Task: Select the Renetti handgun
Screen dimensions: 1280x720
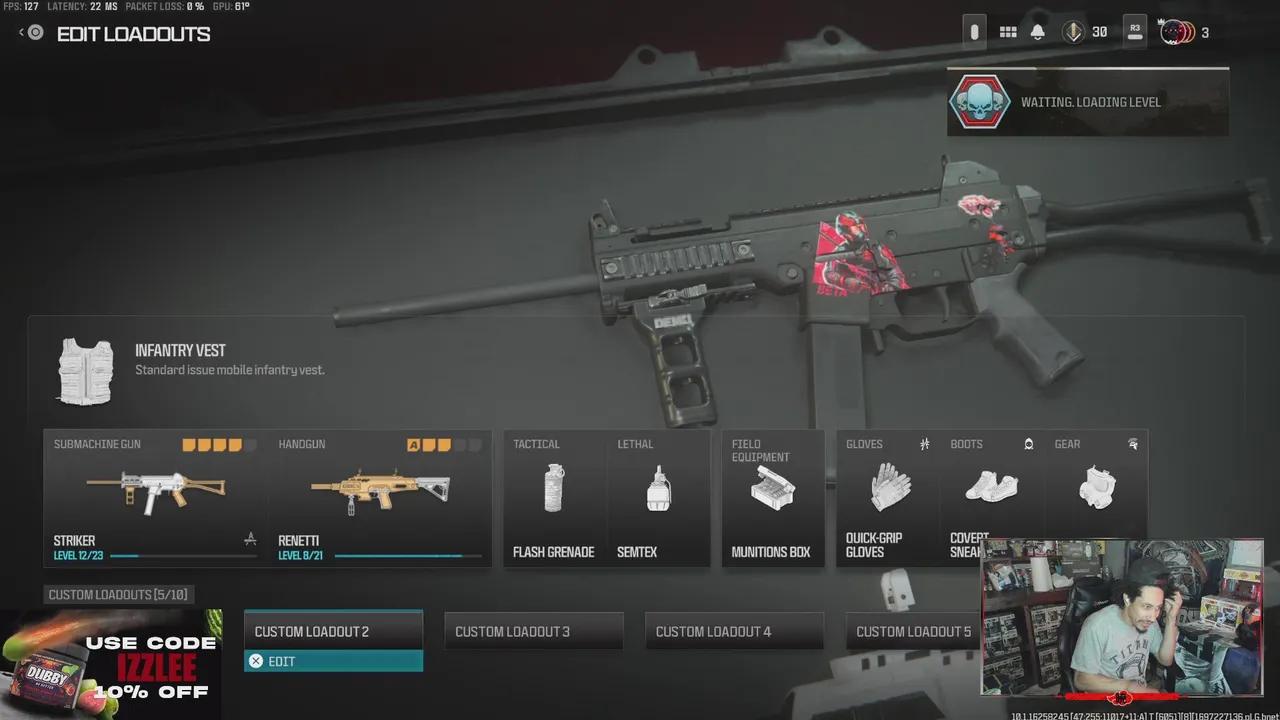Action: 380,490
